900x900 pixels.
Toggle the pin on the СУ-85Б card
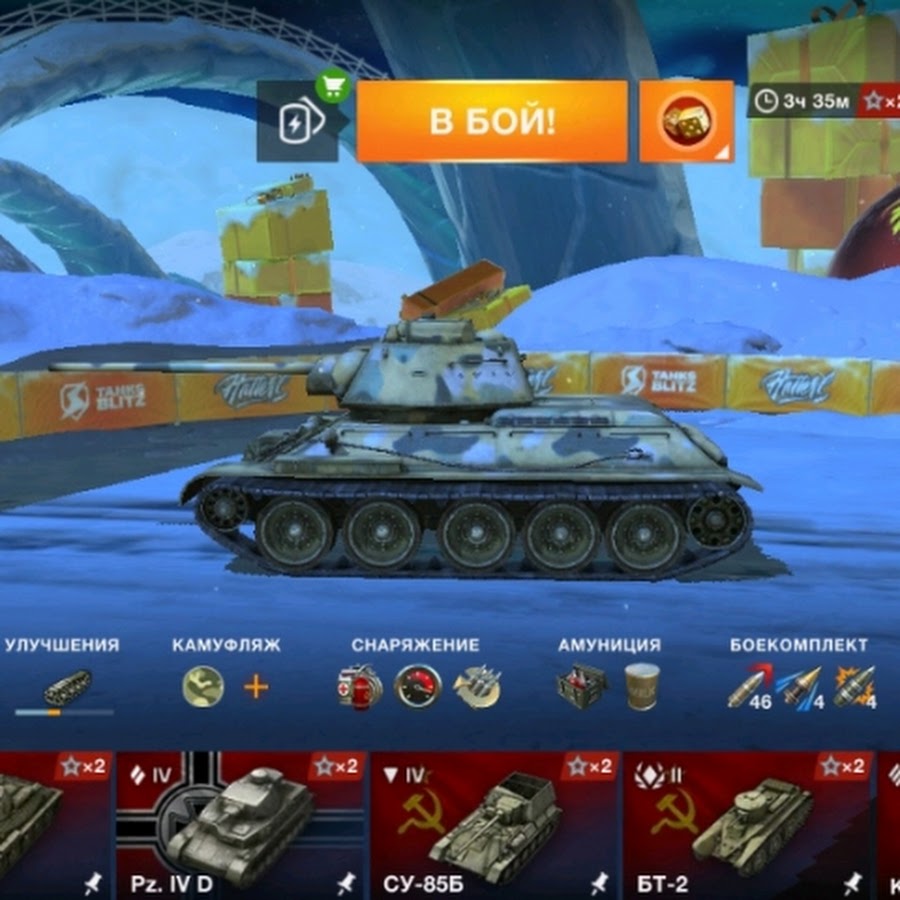pyautogui.click(x=599, y=883)
